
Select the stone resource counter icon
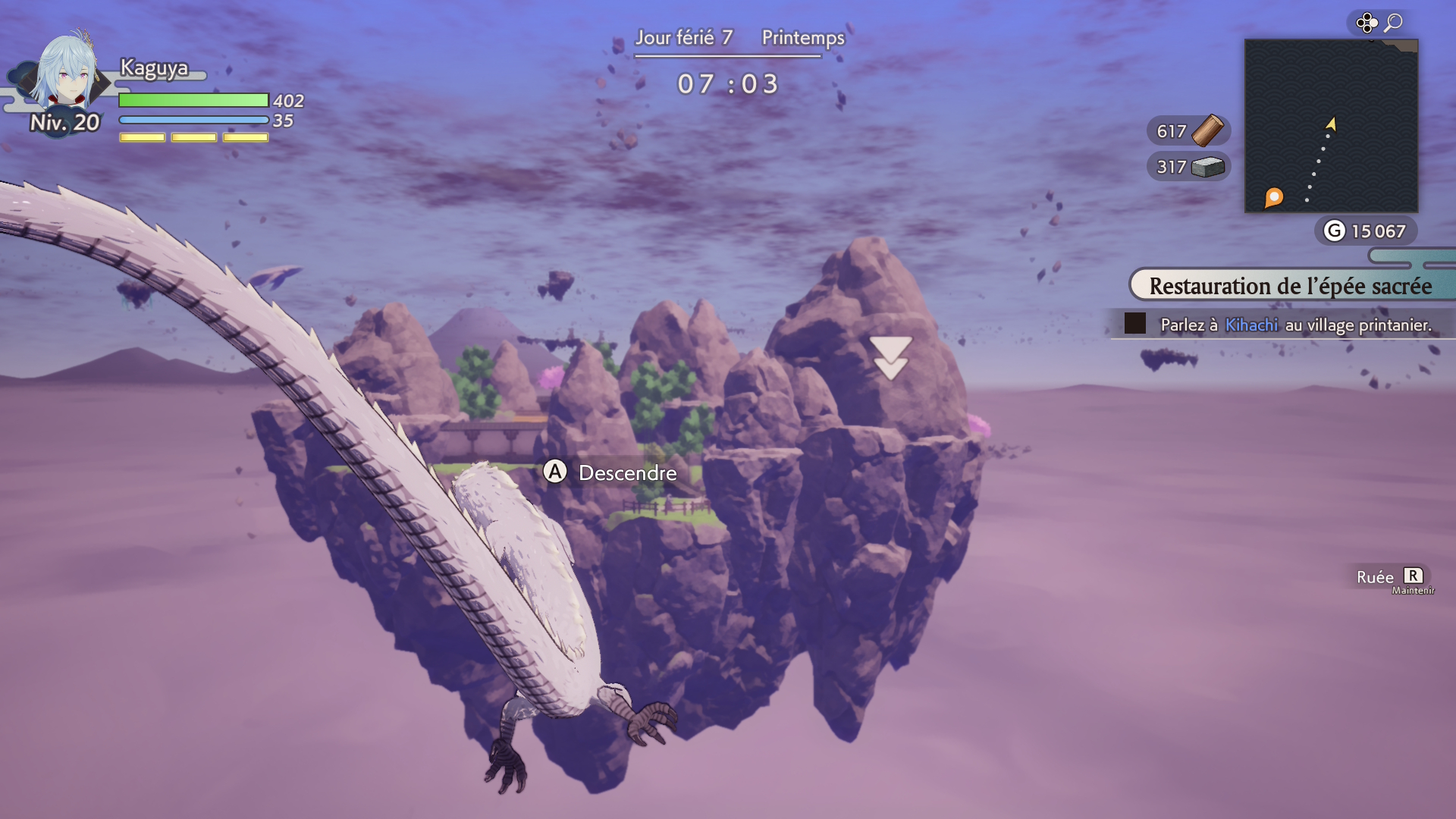(1207, 167)
